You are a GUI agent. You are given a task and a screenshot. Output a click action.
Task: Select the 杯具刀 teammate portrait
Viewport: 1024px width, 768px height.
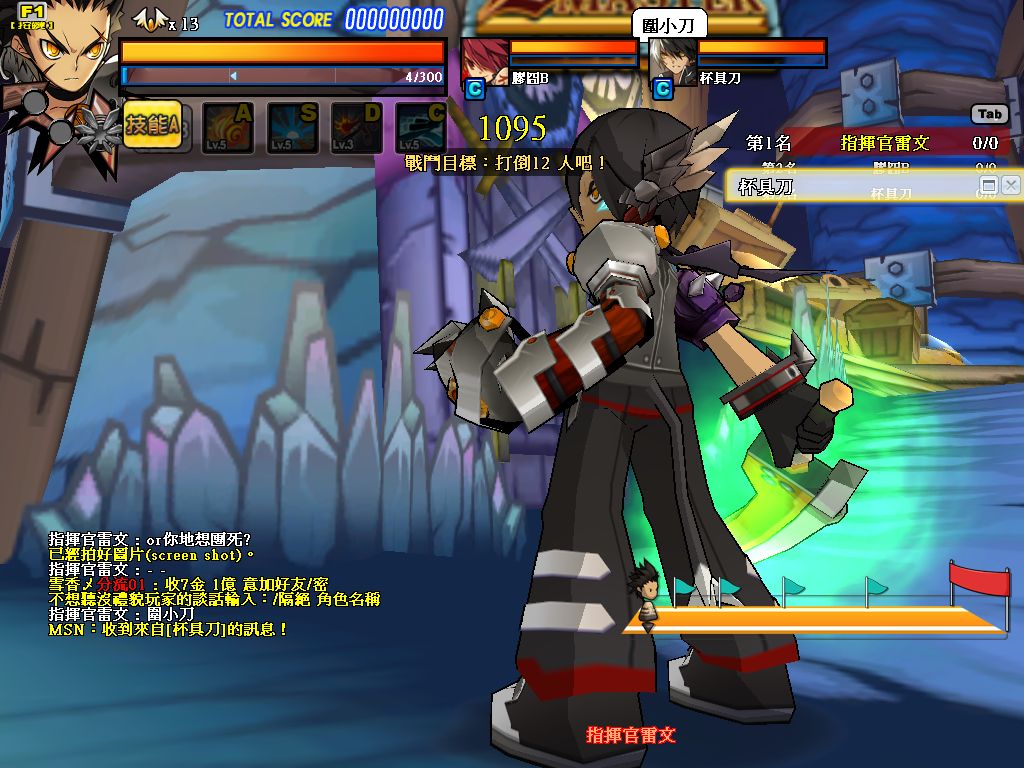pos(672,61)
